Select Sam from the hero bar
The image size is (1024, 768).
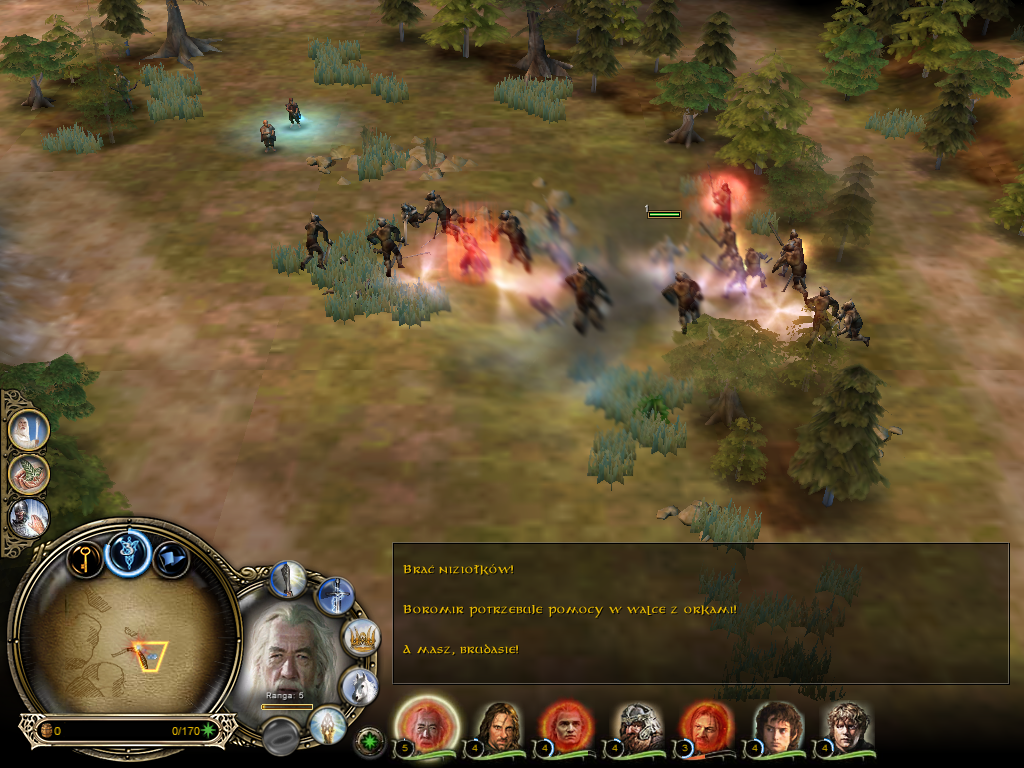point(846,725)
